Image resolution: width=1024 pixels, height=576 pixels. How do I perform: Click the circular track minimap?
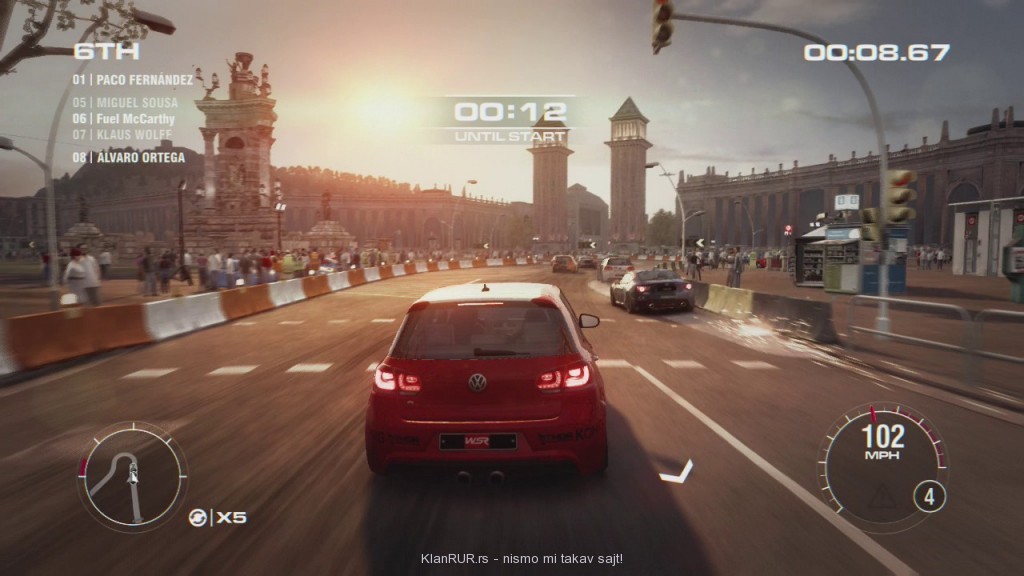click(132, 475)
